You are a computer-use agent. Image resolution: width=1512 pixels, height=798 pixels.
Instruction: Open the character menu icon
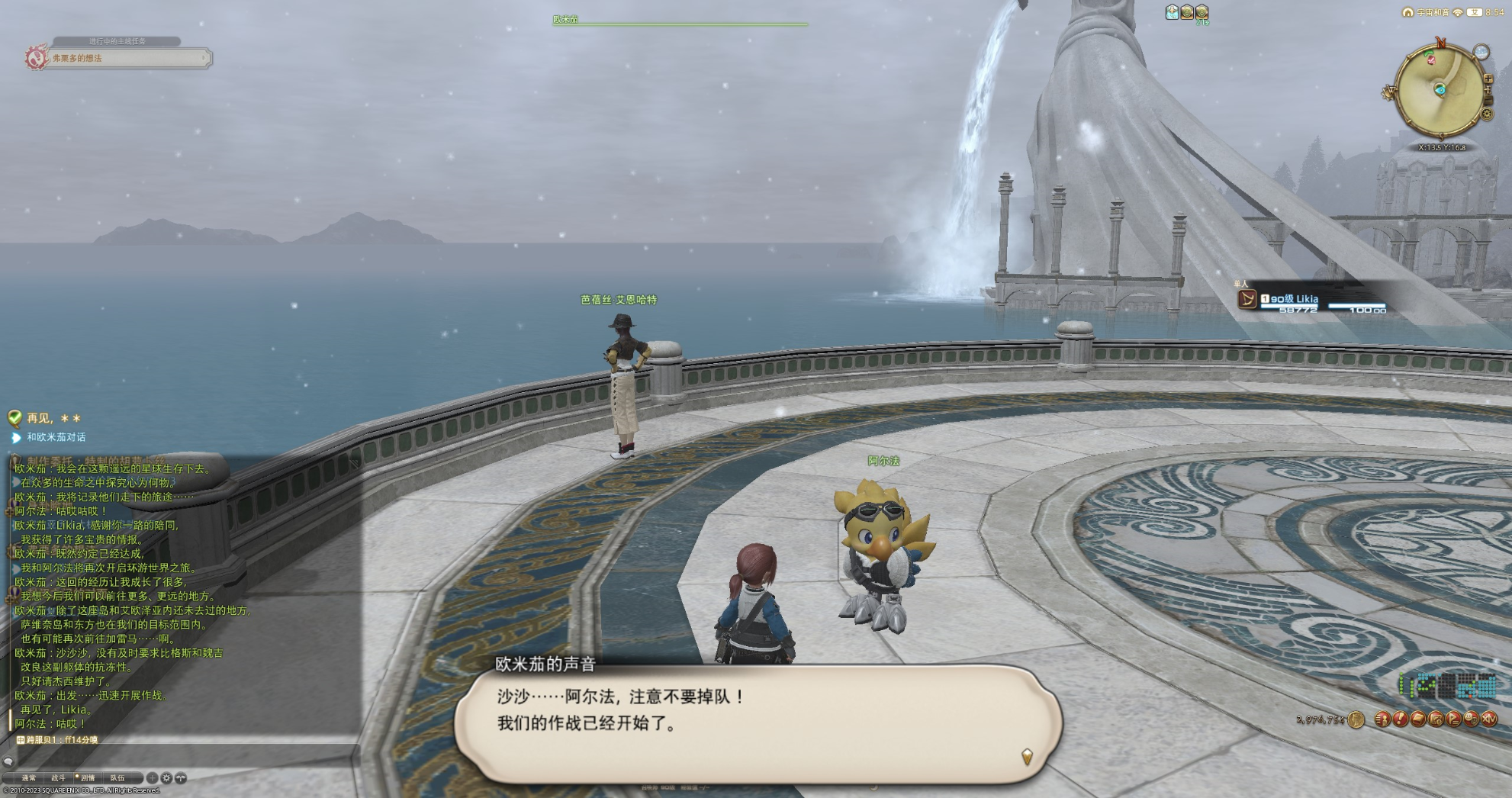1382,719
